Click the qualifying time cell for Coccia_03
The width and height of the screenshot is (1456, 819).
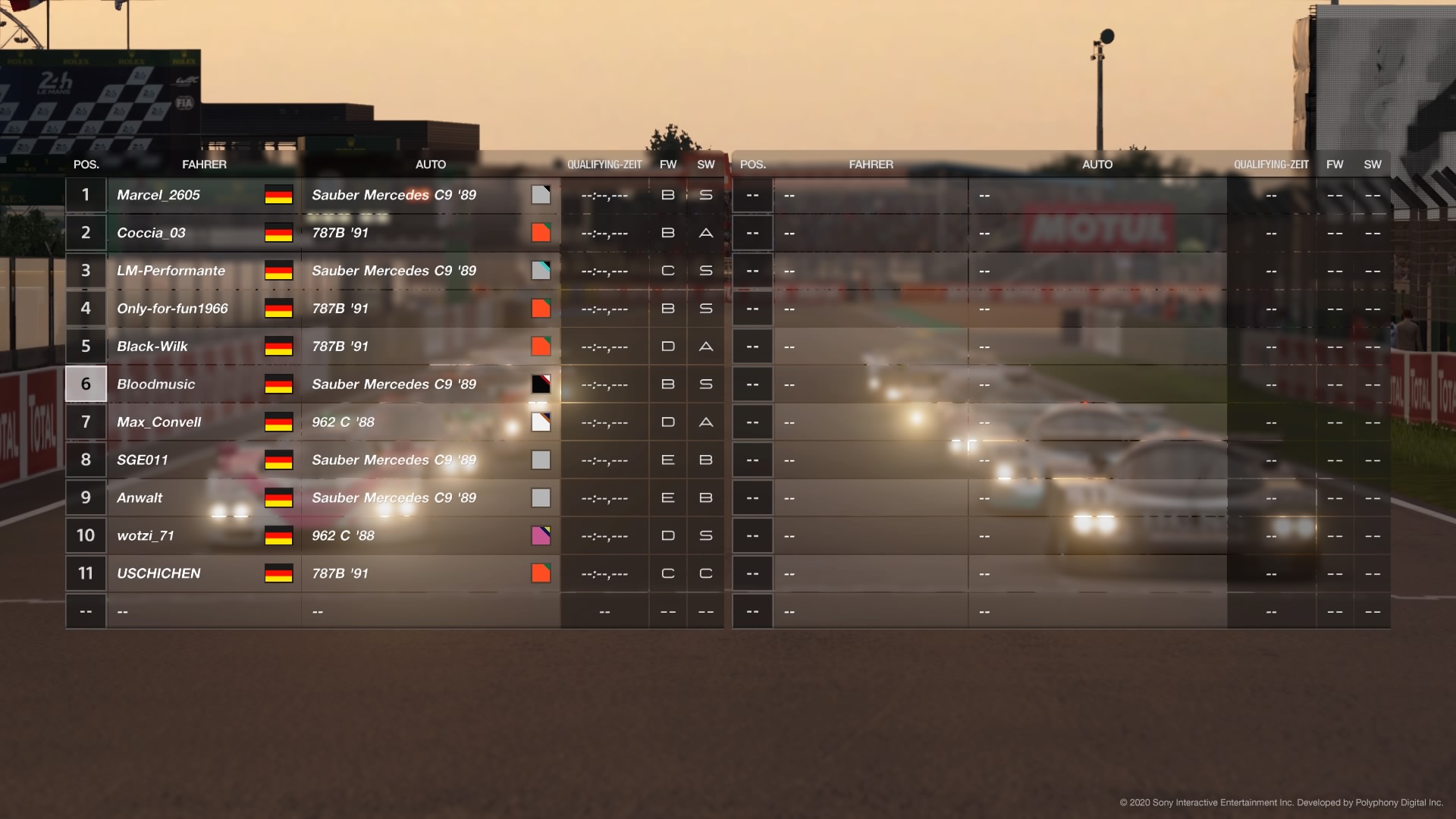coord(604,232)
